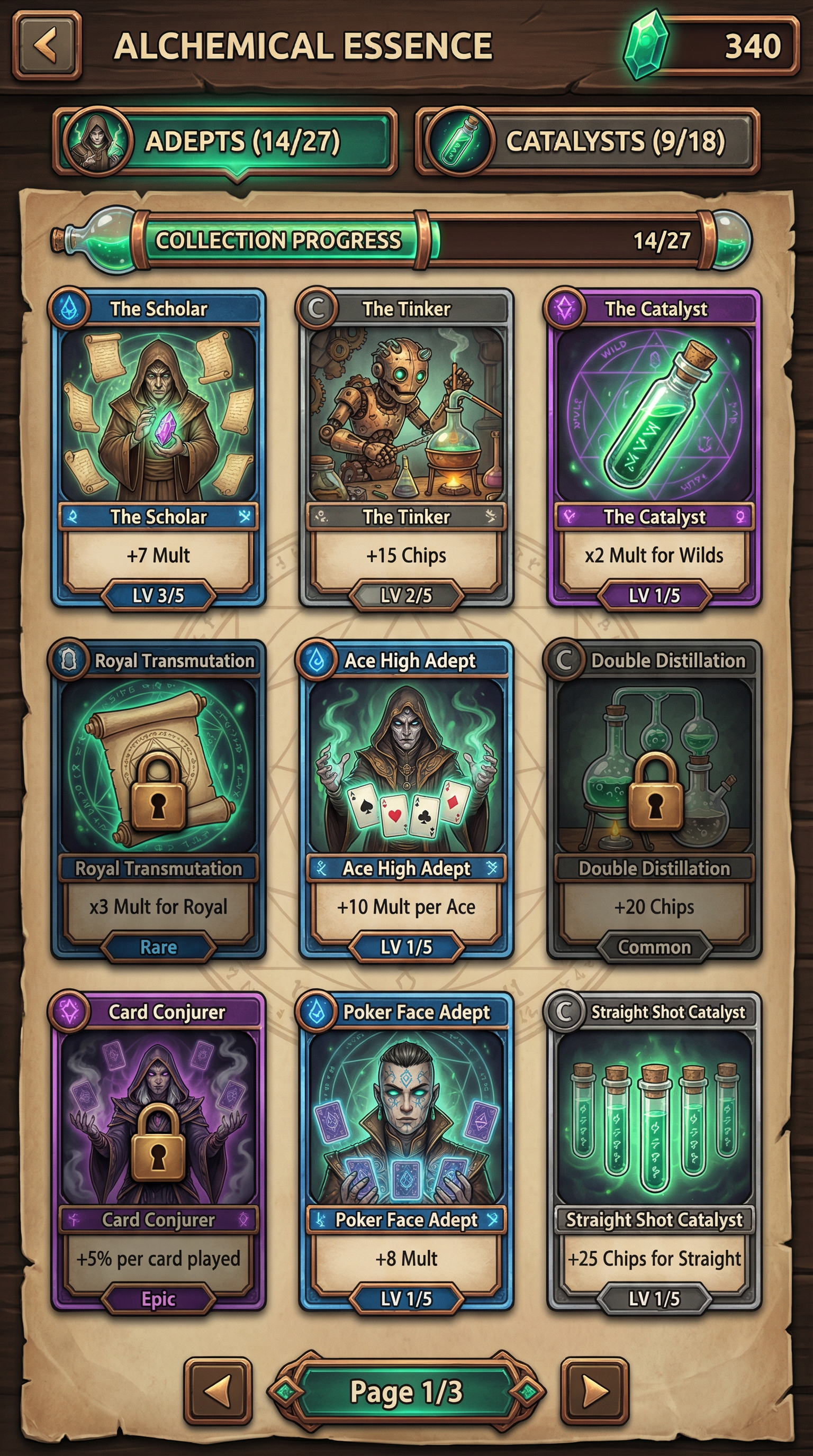
Task: Inspect the locked Royal Transmutation card
Action: point(158,798)
